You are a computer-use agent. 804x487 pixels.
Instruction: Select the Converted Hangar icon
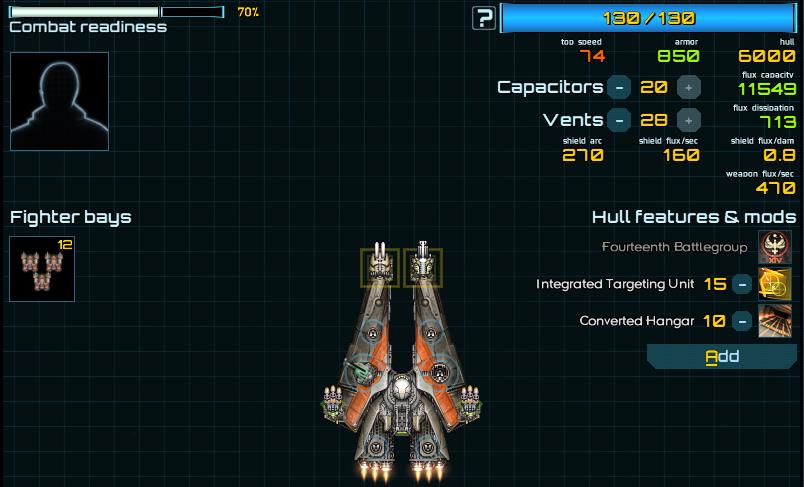[x=776, y=321]
